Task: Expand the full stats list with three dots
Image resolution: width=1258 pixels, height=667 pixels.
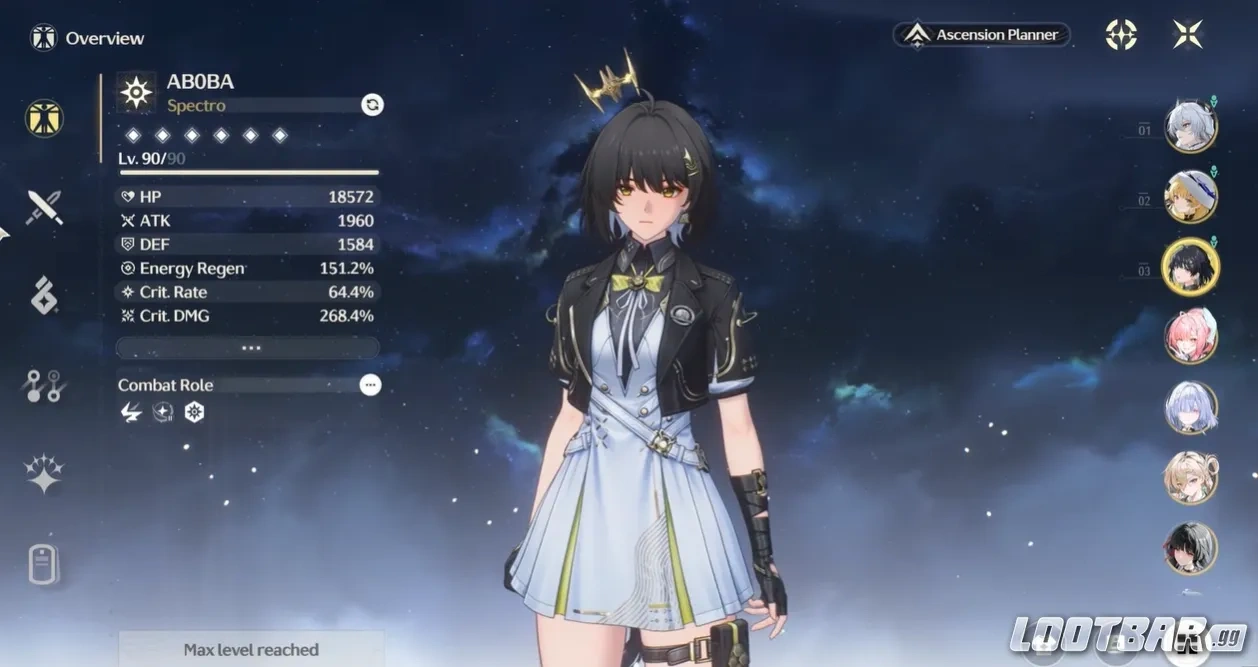Action: 248,348
